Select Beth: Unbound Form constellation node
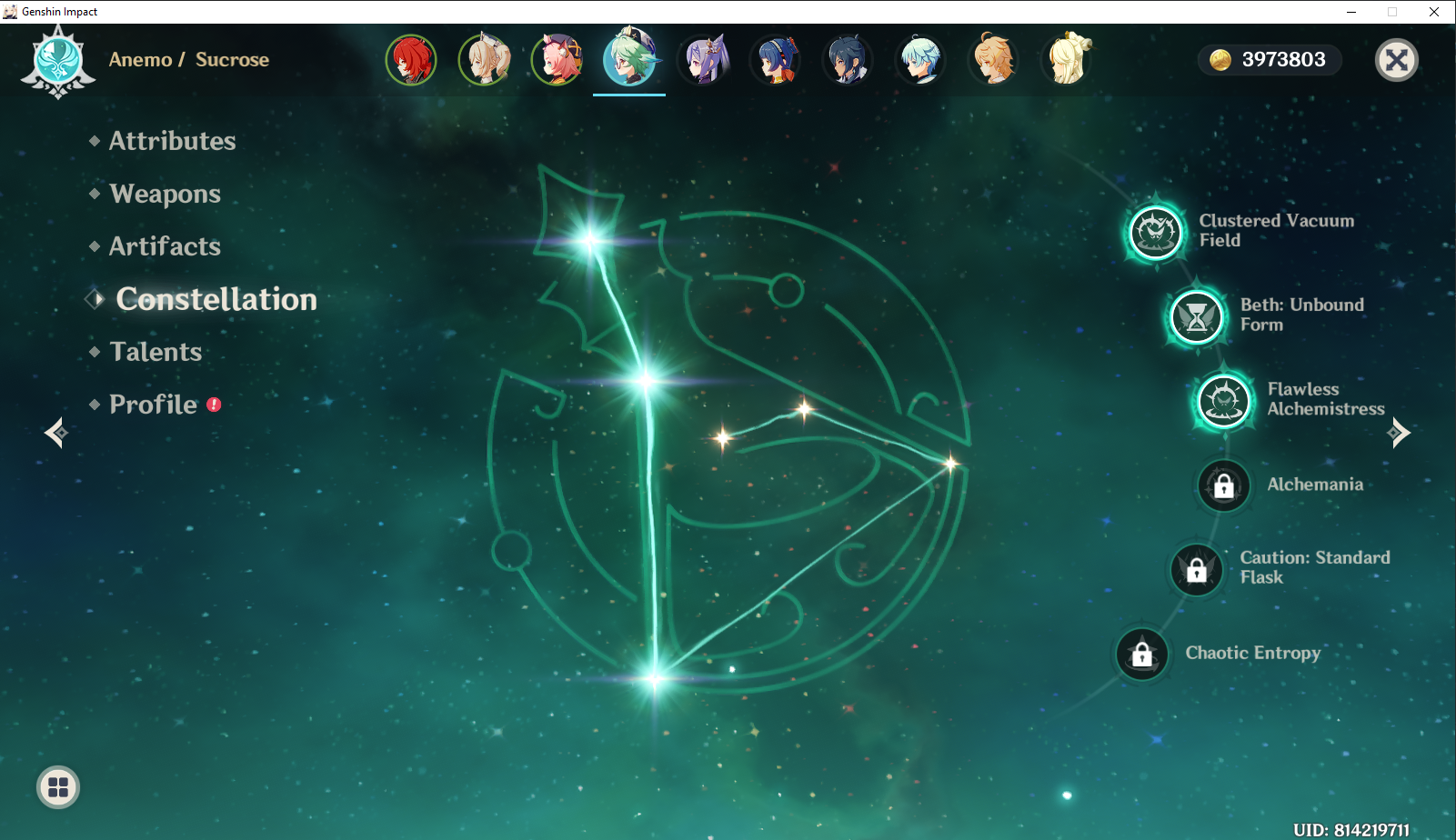This screenshot has height=840, width=1456. (x=1197, y=316)
